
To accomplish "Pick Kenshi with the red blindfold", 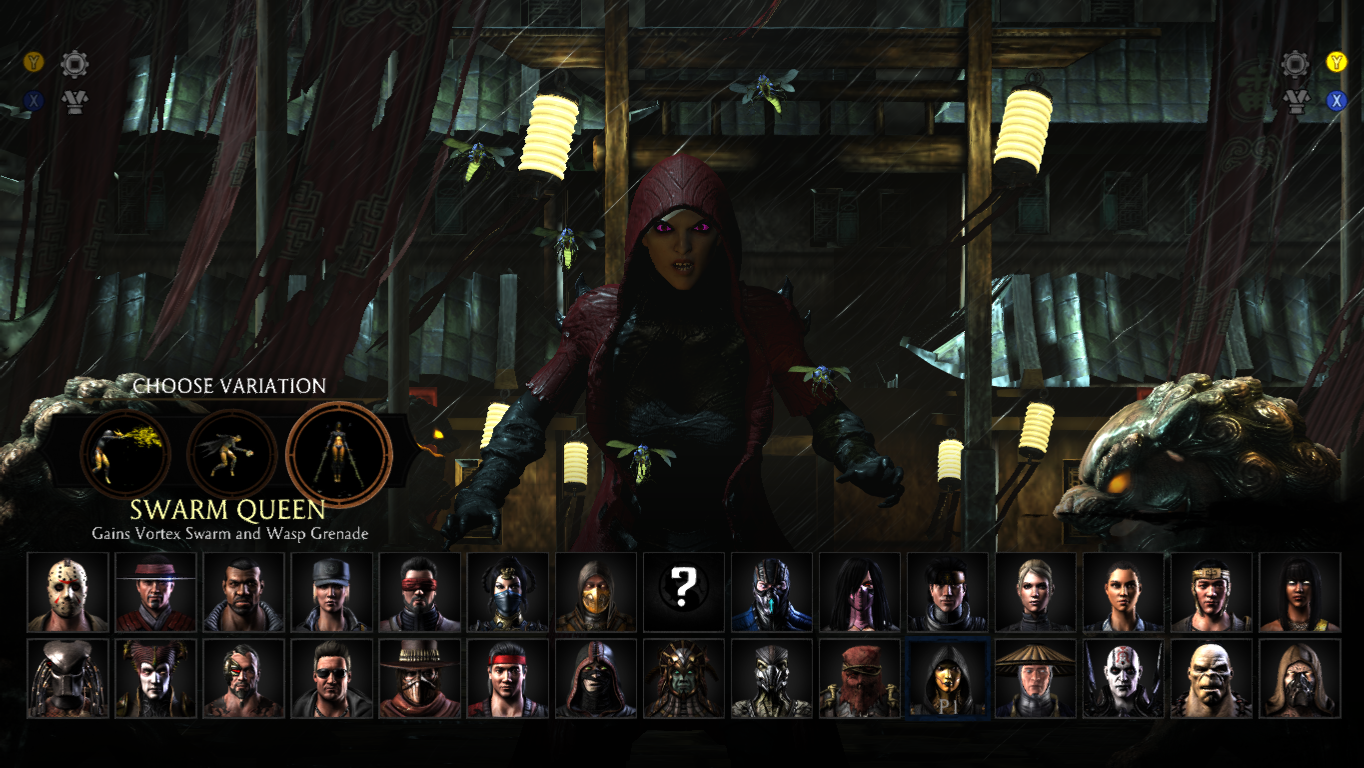I will (x=420, y=592).
